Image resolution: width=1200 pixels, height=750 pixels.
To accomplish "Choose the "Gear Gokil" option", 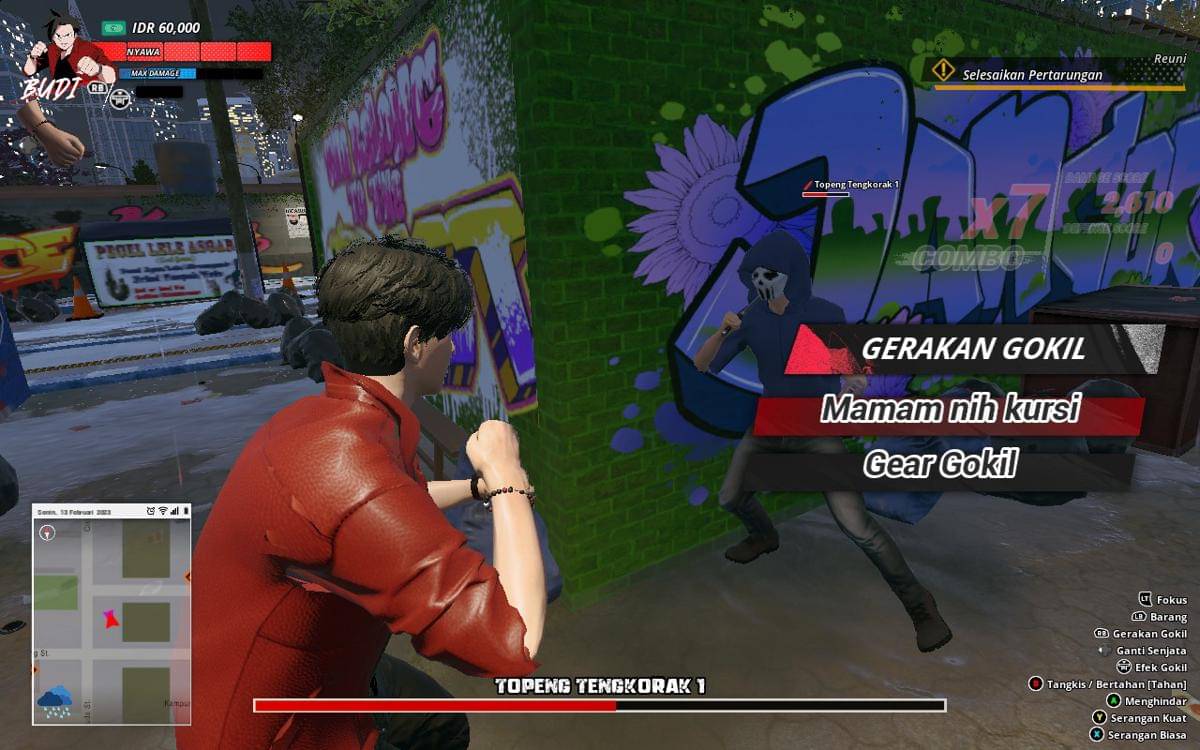I will pyautogui.click(x=939, y=465).
